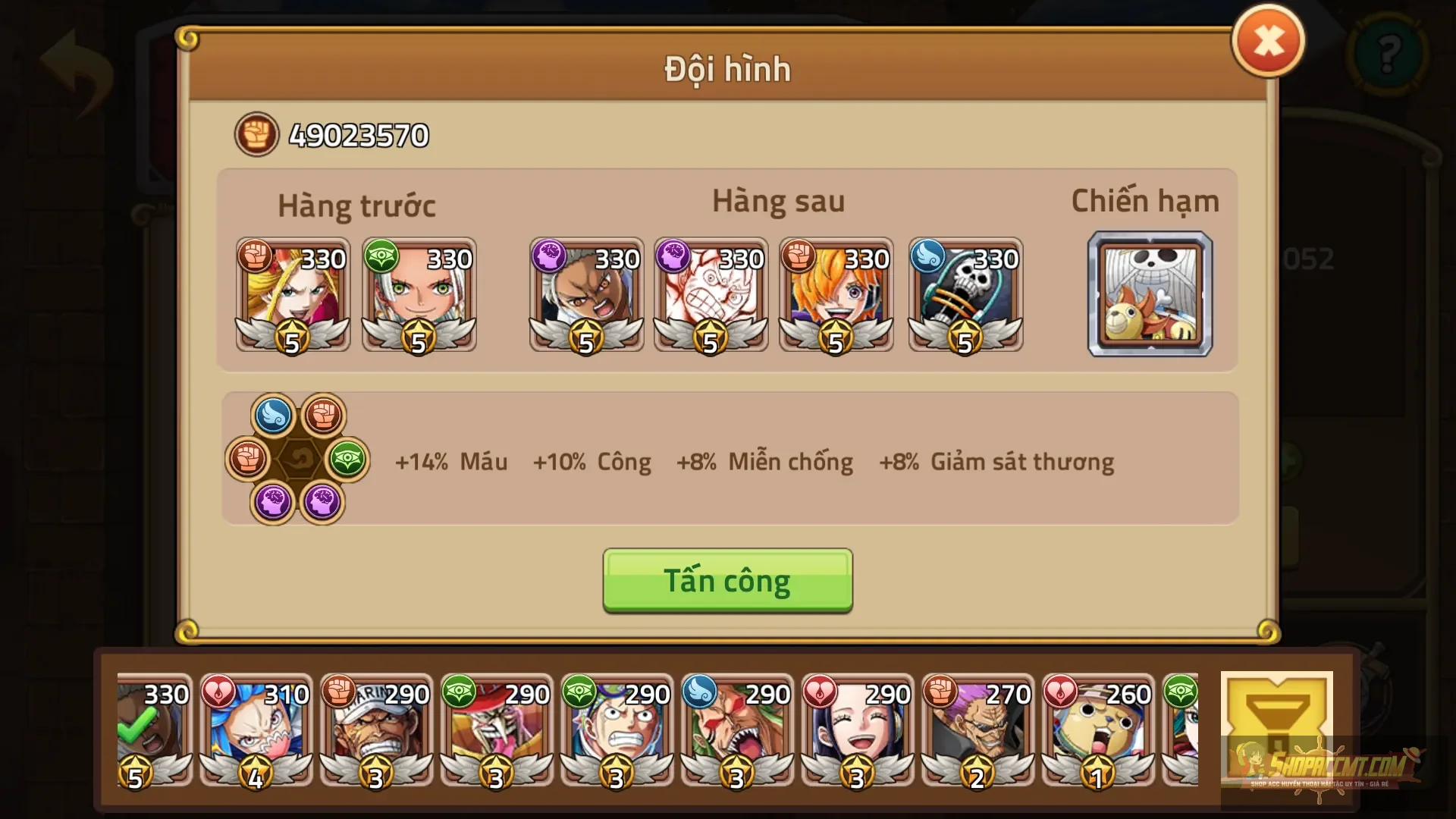1456x819 pixels.
Task: Select the Robin thumbnail with 290 power
Action: [857, 732]
